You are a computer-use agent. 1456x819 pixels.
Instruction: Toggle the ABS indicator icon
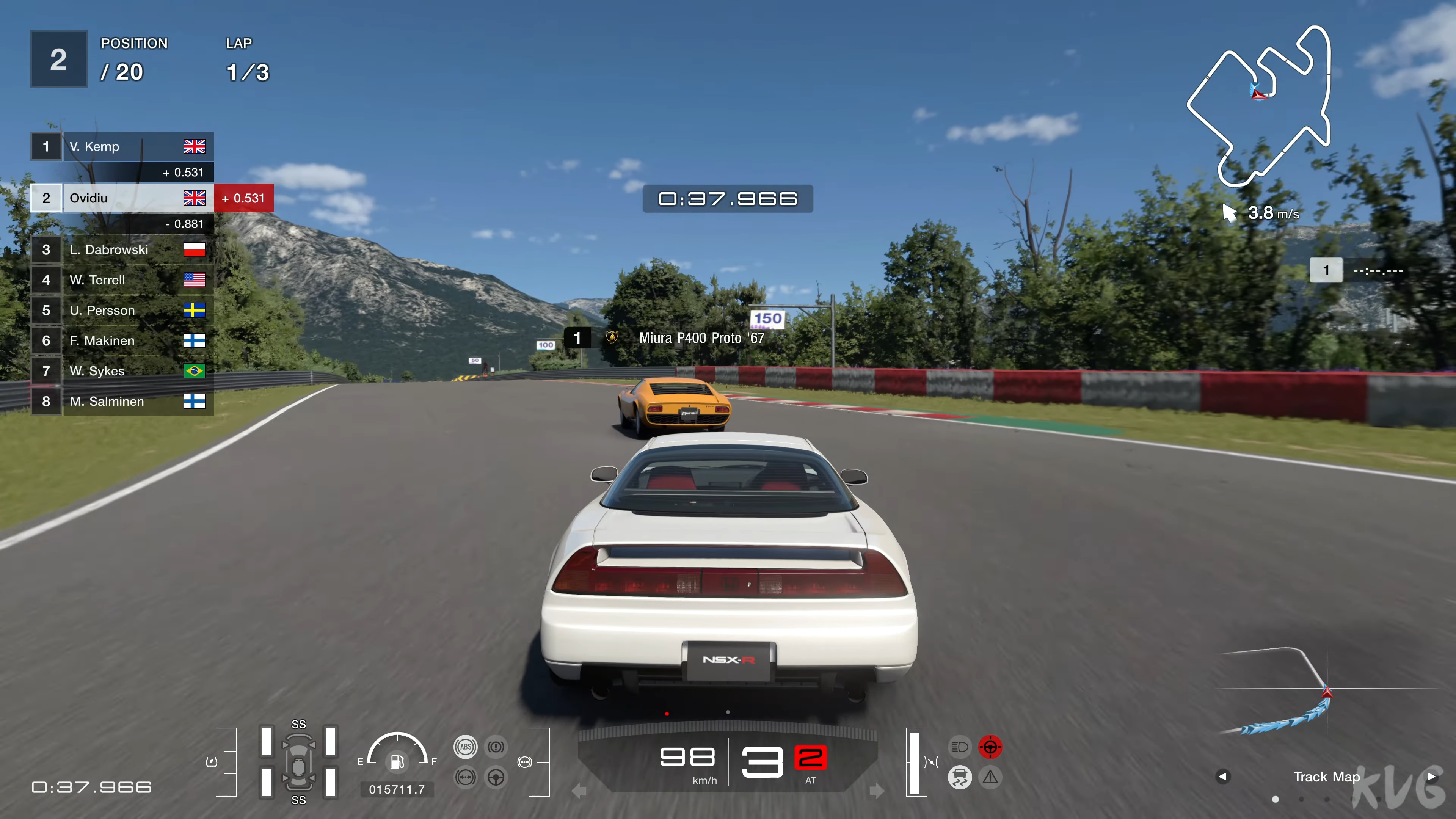pos(465,747)
